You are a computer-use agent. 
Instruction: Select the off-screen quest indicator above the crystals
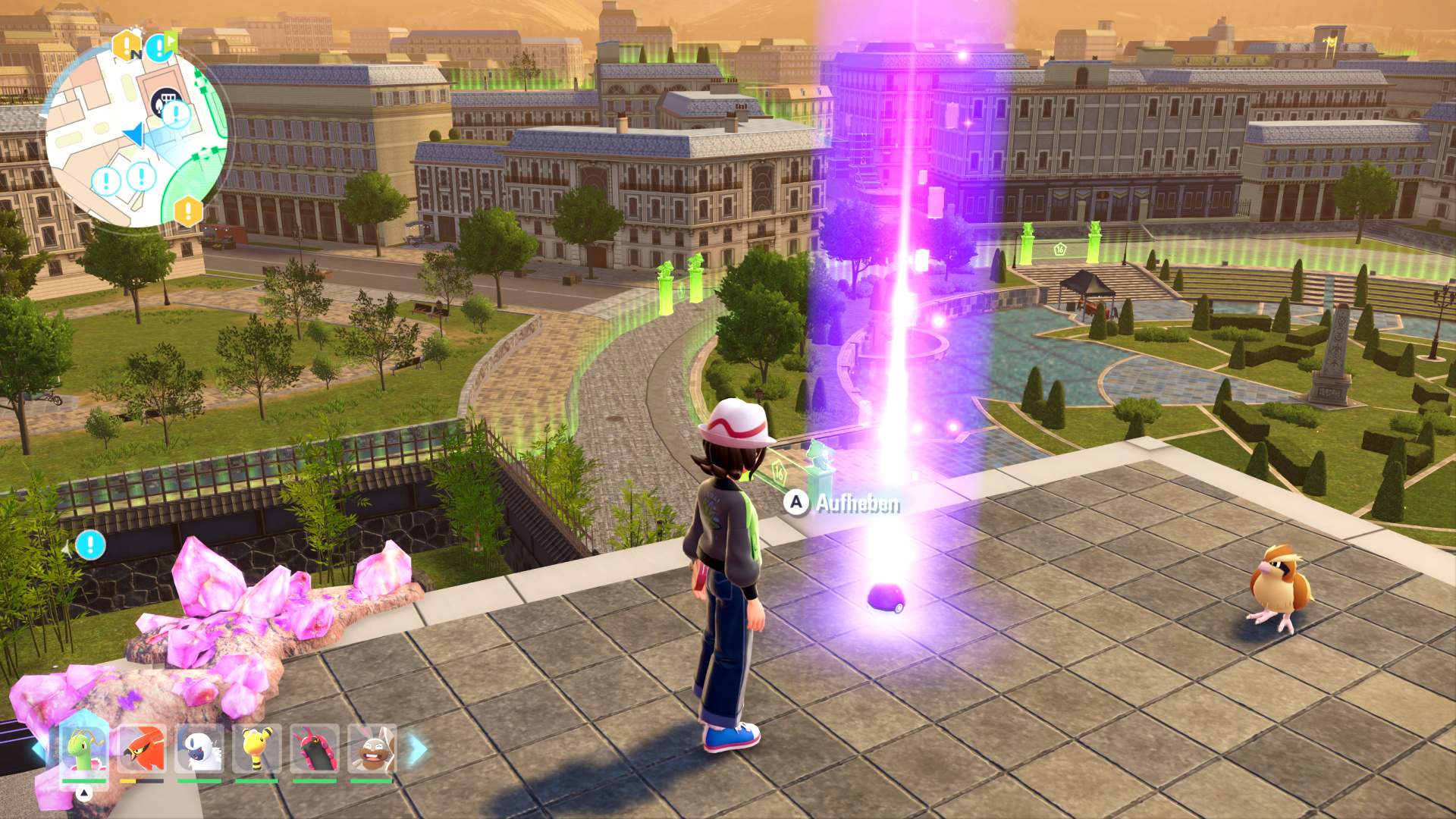[90, 544]
